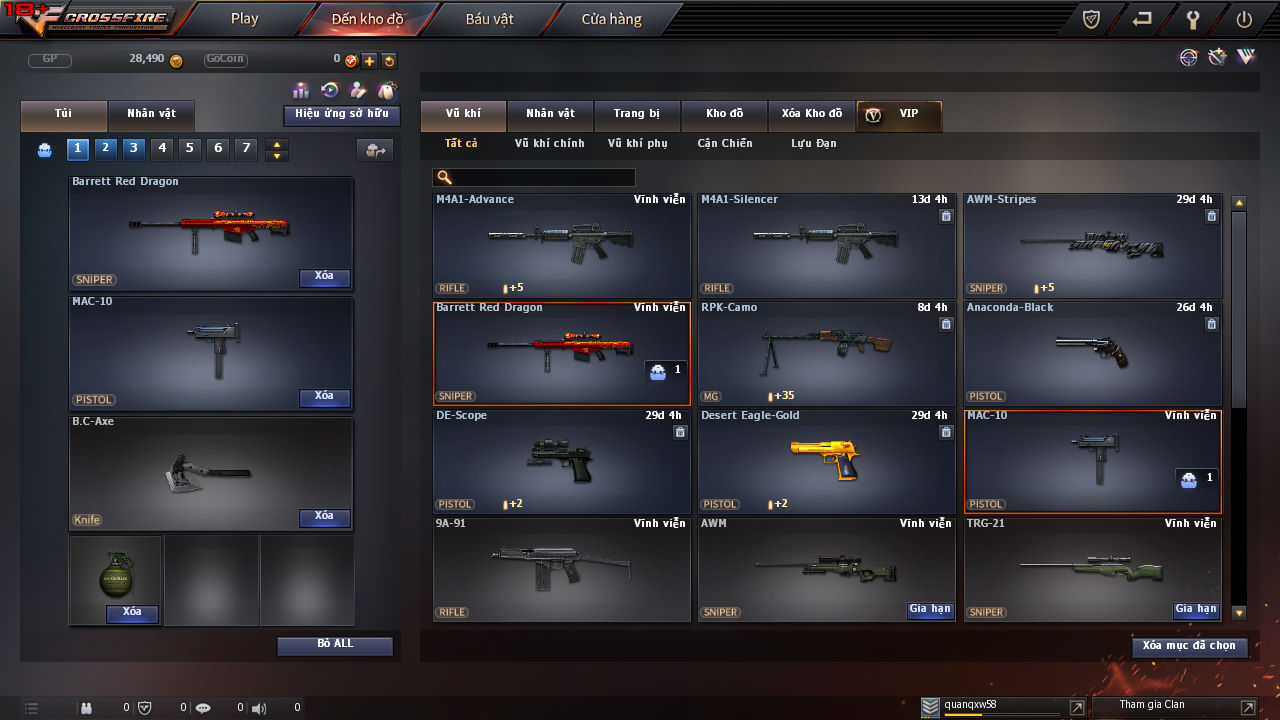Delete the RPK-Camo using its trash icon

point(946,324)
